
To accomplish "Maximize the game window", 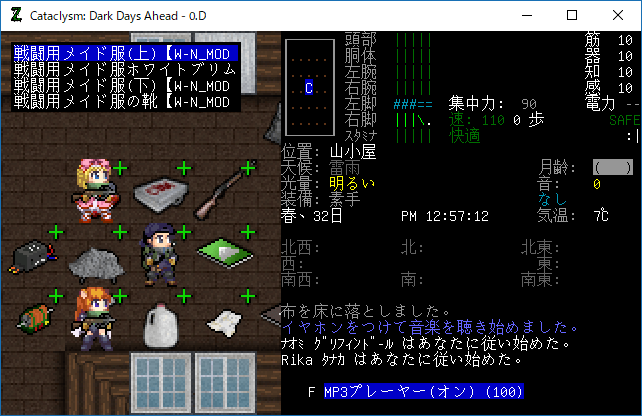I will coord(572,16).
